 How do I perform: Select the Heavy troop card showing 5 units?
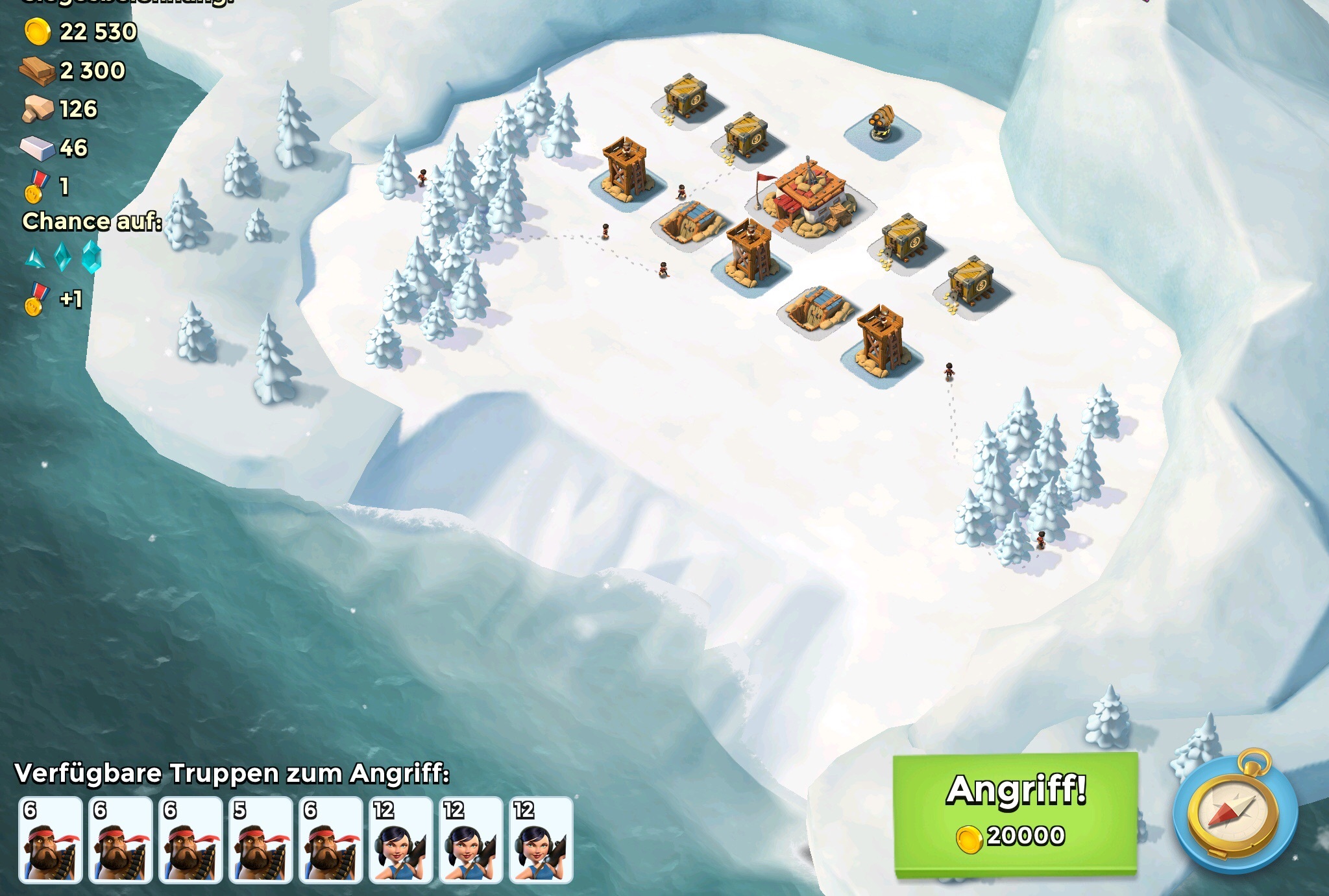[260, 840]
